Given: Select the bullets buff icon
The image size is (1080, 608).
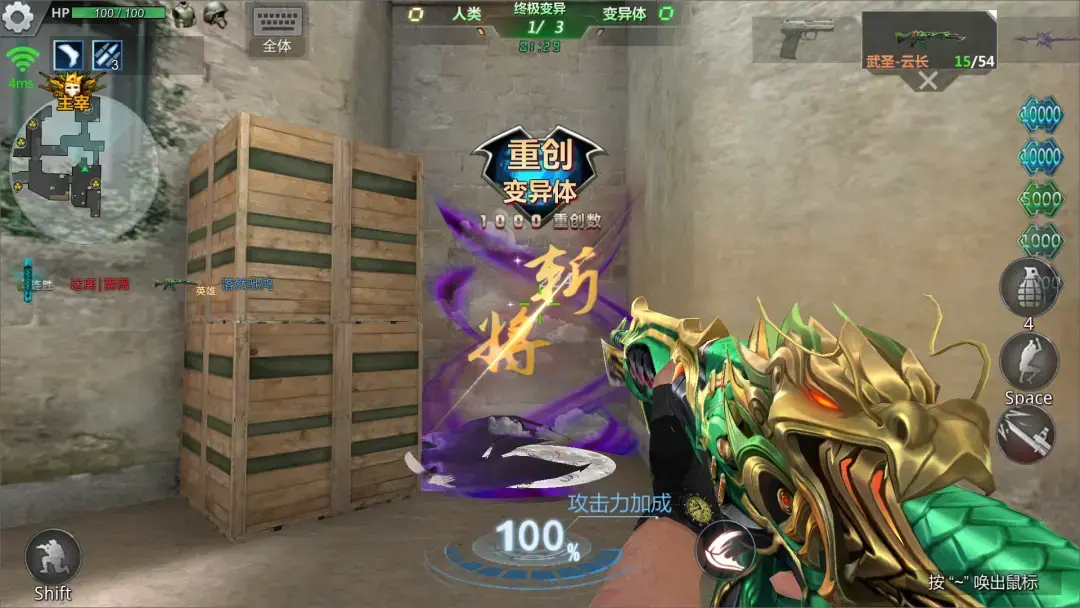Looking at the screenshot, I should pos(107,56).
